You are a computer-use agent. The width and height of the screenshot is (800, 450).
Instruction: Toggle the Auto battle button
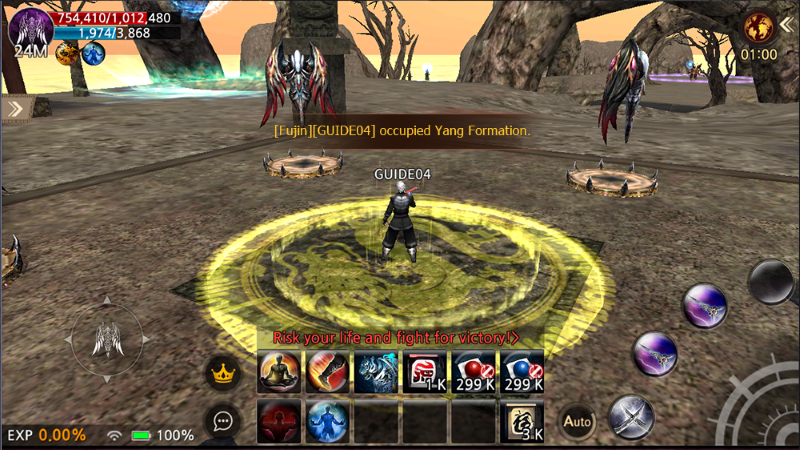pyautogui.click(x=577, y=421)
